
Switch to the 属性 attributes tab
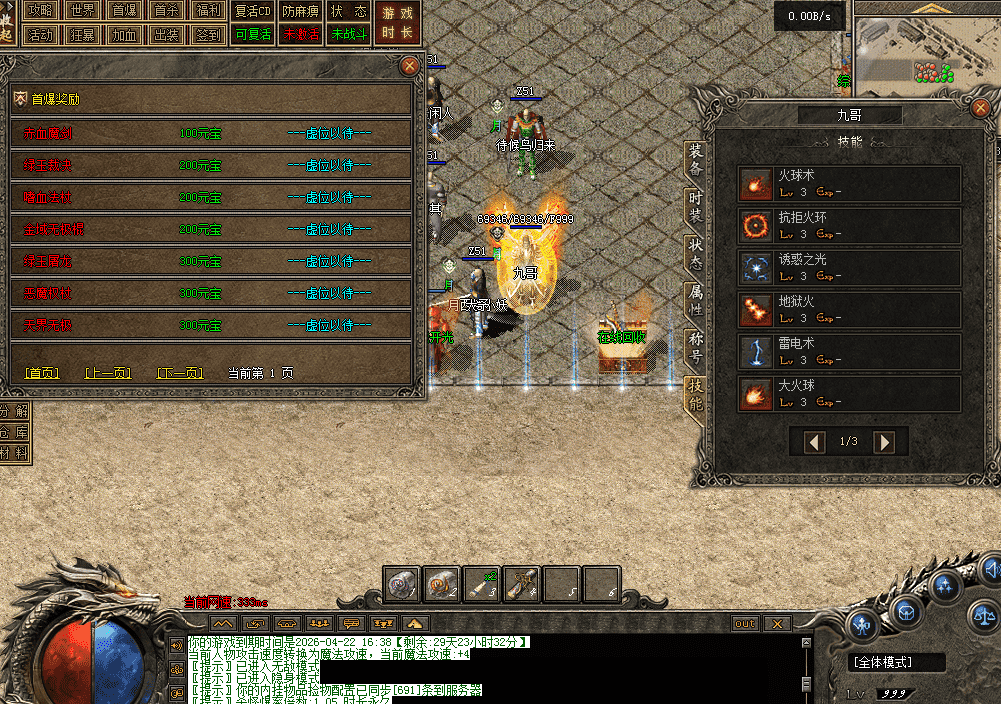pyautogui.click(x=696, y=300)
